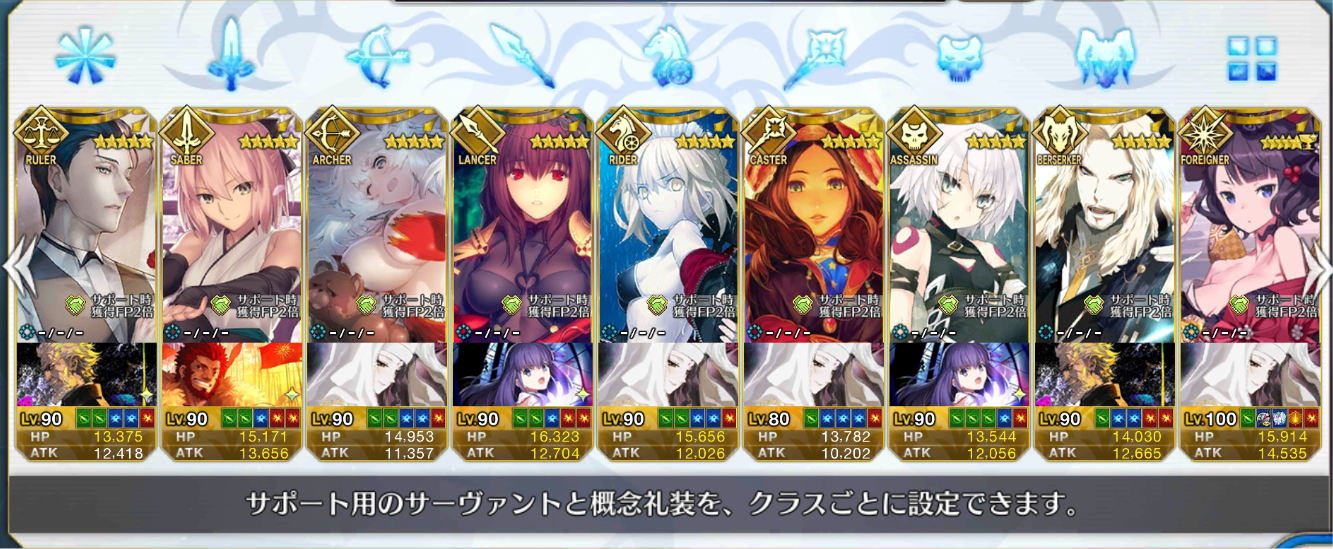Pick the Rider support servant card

pos(666,230)
